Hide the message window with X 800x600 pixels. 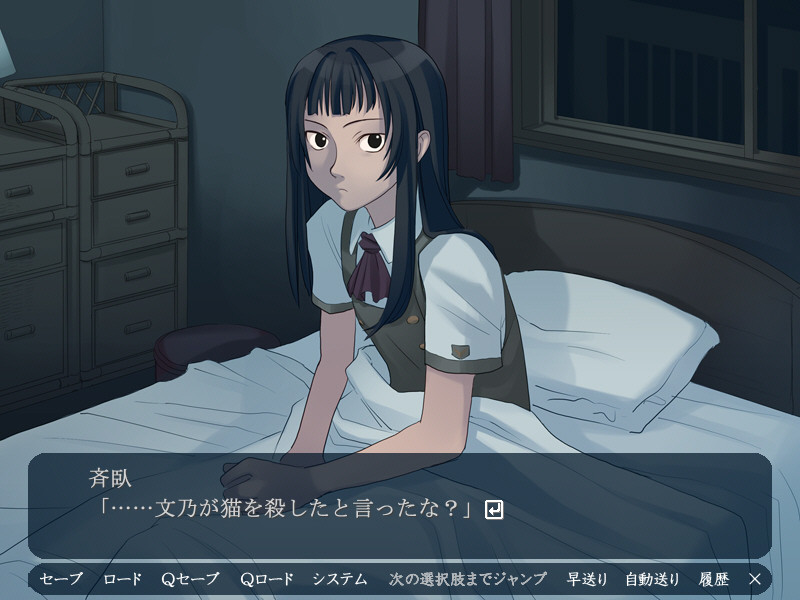tap(755, 579)
